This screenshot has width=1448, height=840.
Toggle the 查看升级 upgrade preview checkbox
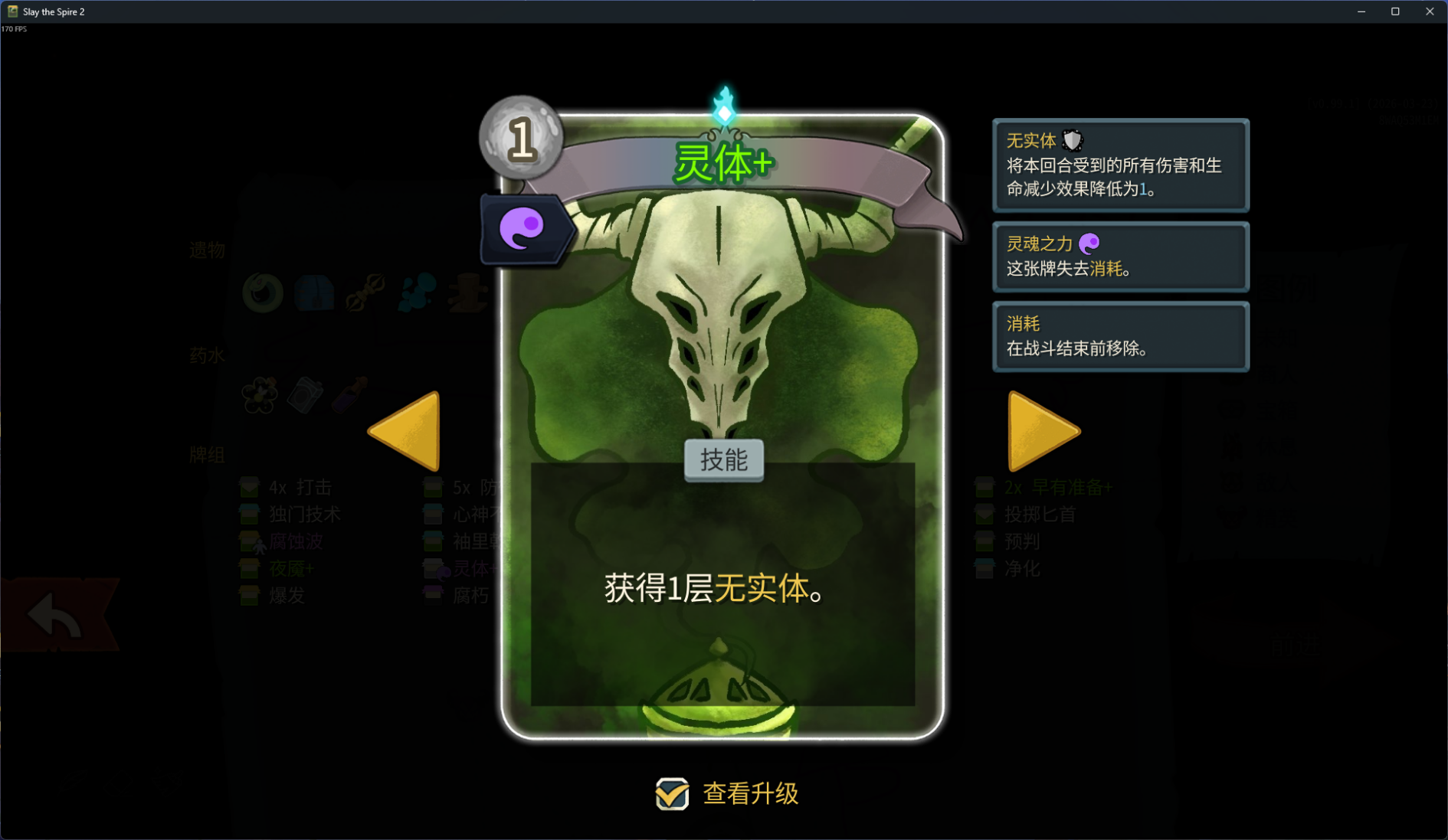[x=672, y=794]
